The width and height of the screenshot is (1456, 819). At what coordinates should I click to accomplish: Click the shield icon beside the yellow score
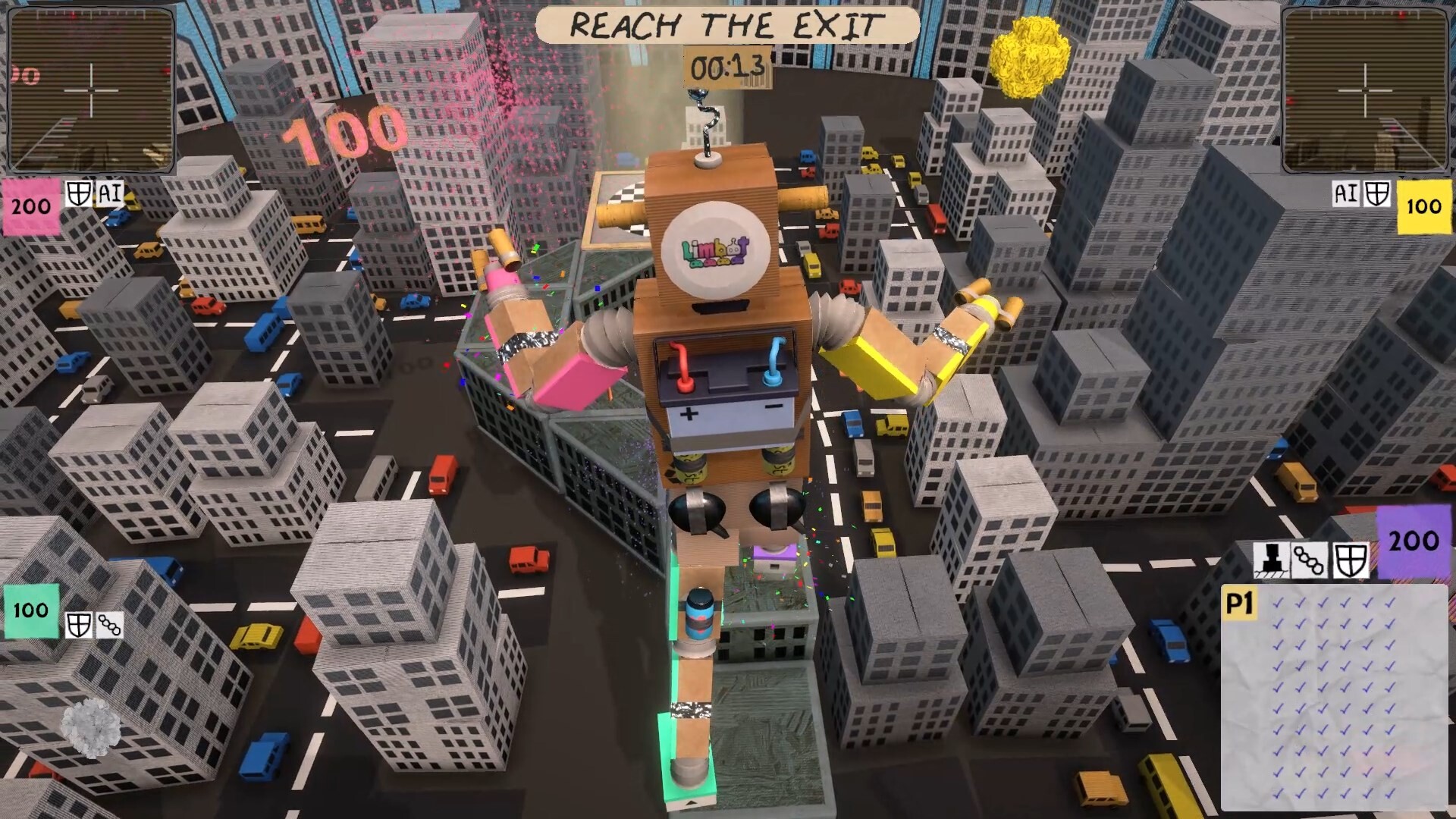click(1376, 194)
